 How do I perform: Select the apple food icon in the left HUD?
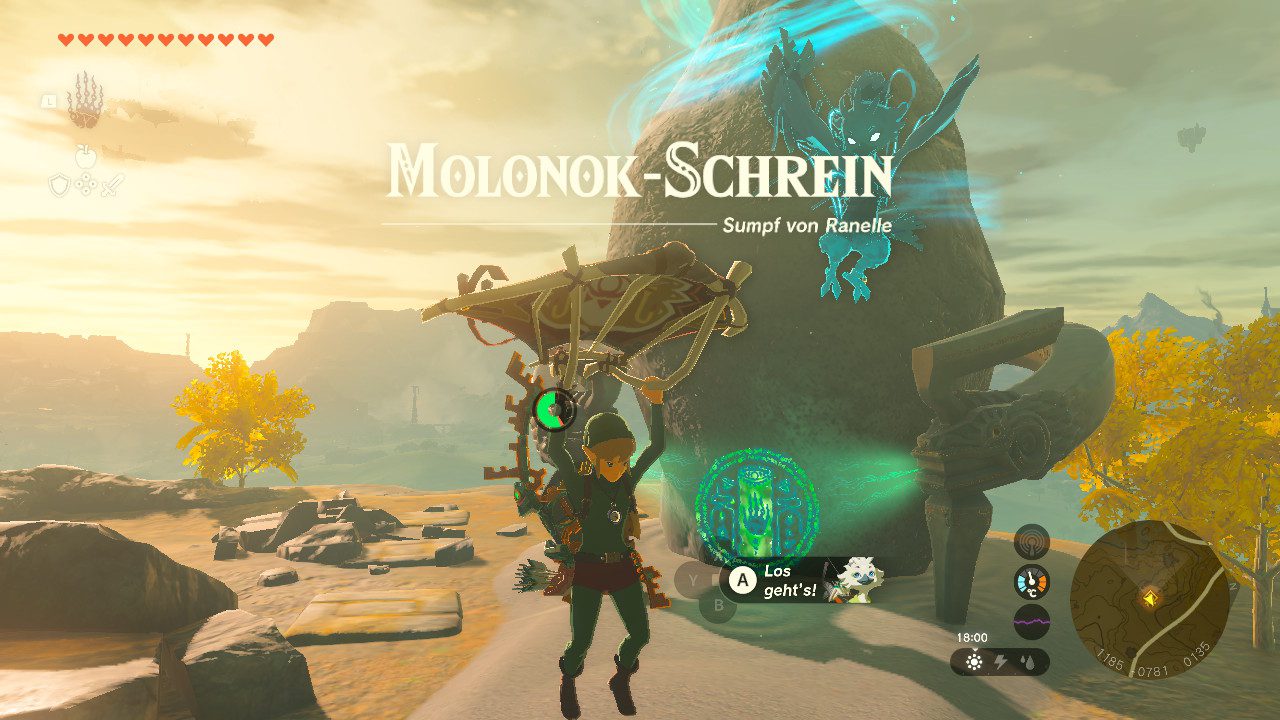pyautogui.click(x=86, y=155)
